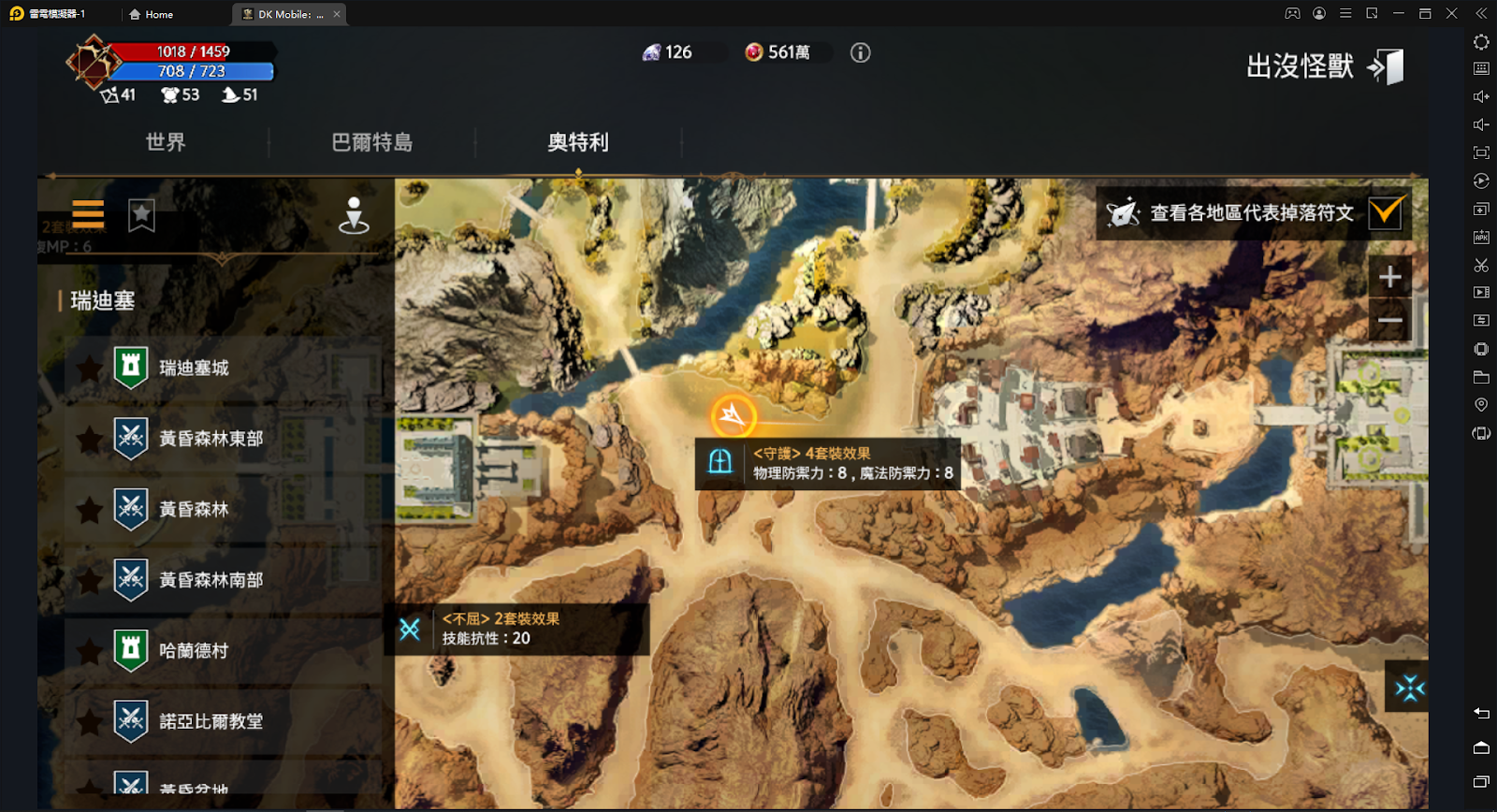The height and width of the screenshot is (812, 1497).
Task: Locate my position with the pin icon
Action: [354, 215]
